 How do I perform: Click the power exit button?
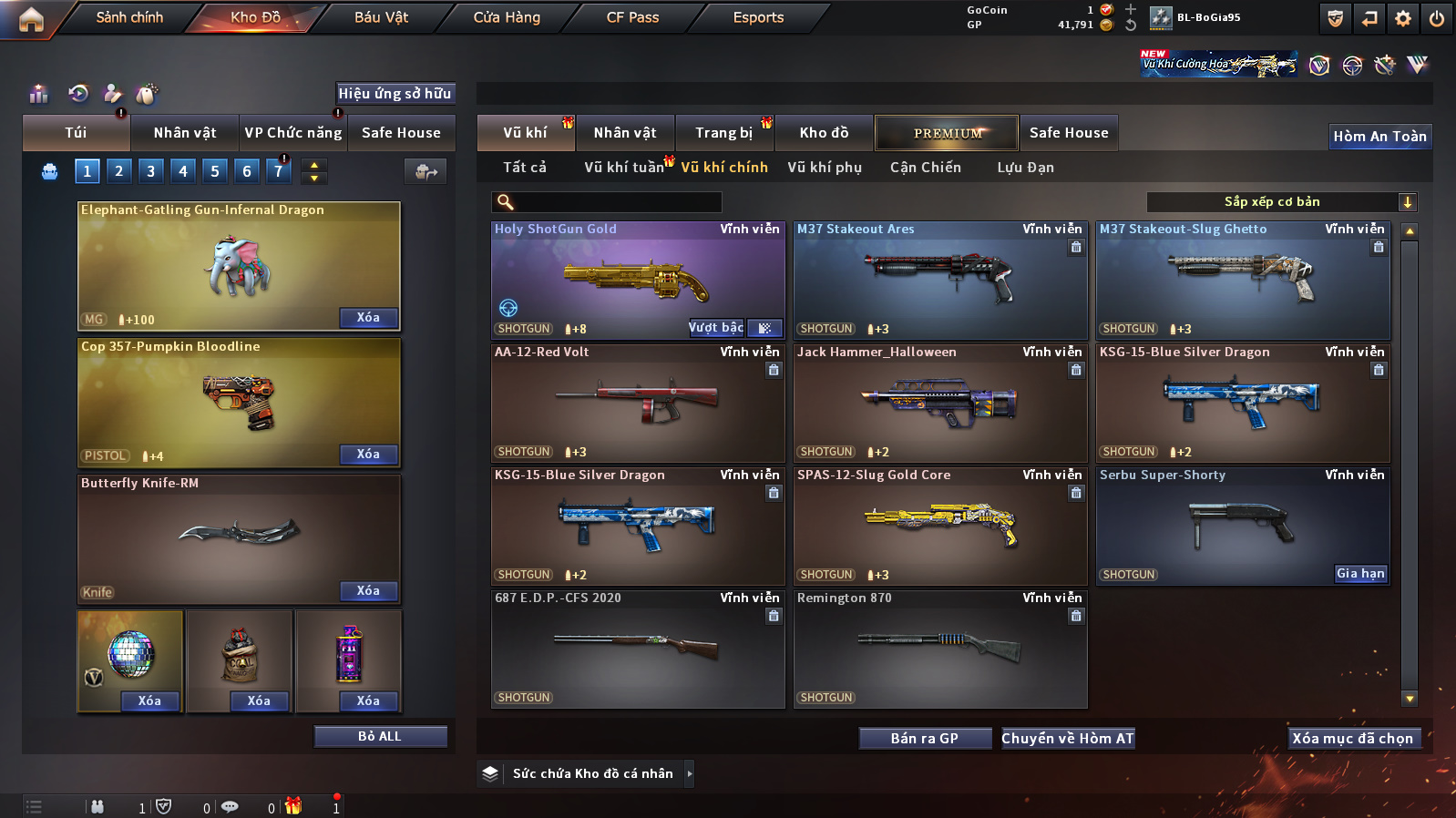[1437, 18]
